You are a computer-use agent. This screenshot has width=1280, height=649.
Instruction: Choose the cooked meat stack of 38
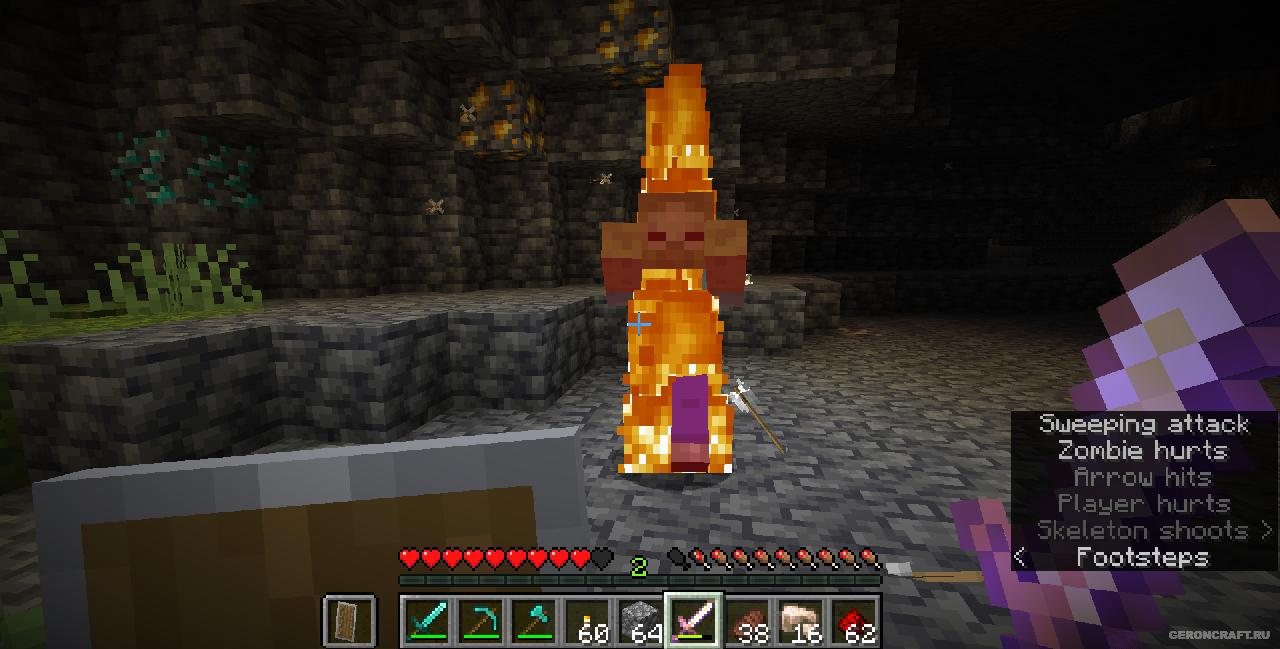(748, 621)
